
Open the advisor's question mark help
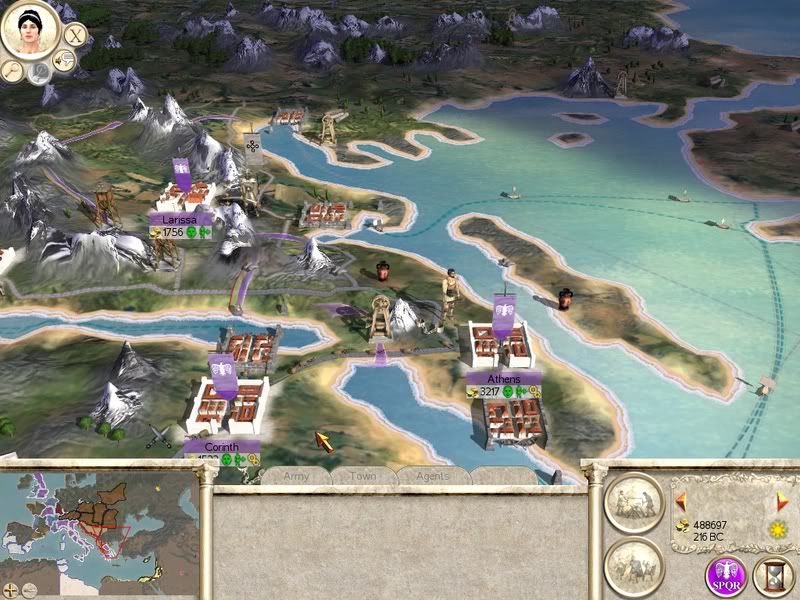click(37, 73)
